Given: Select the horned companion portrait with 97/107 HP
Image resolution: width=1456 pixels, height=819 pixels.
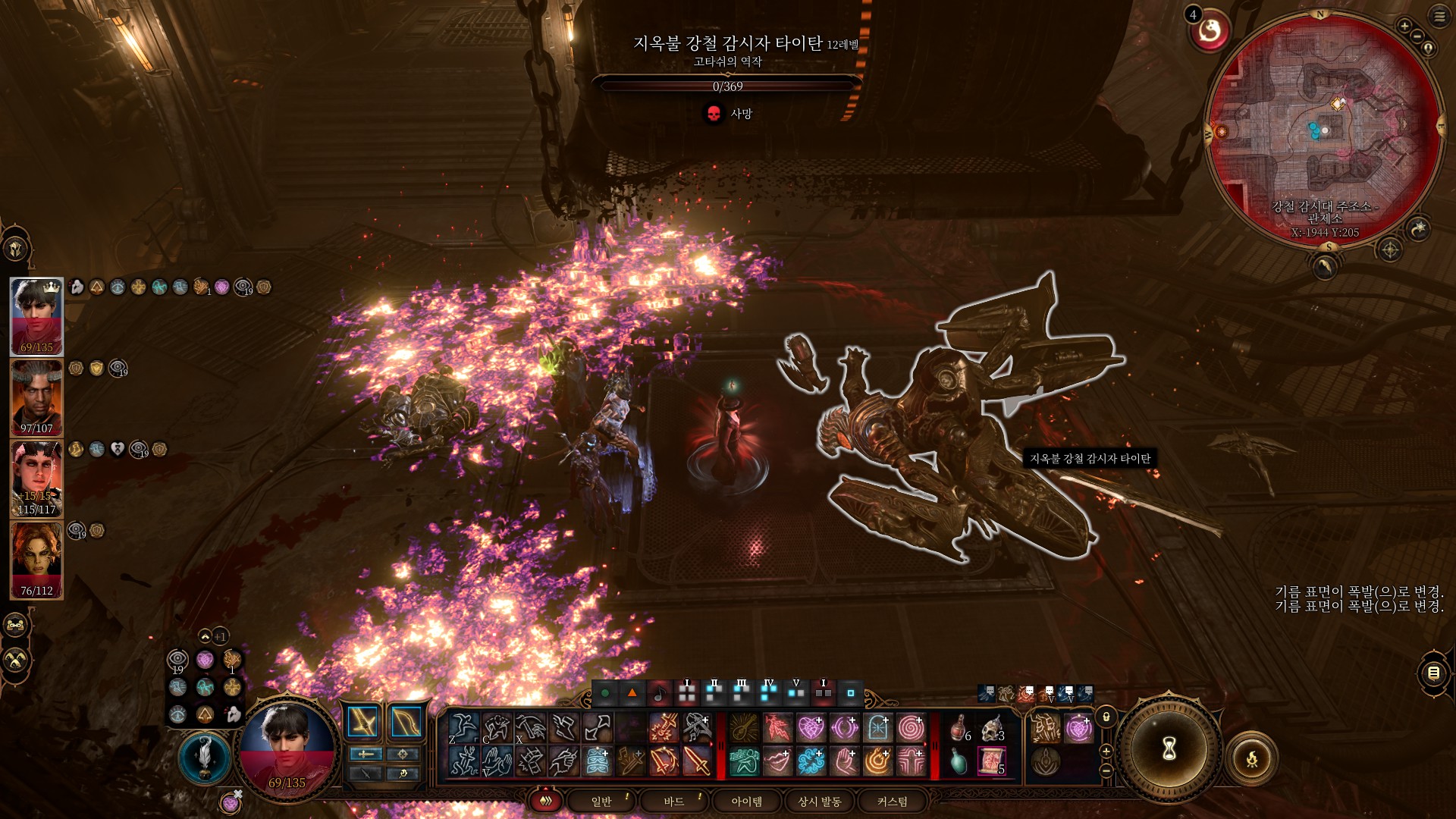Looking at the screenshot, I should [36, 397].
